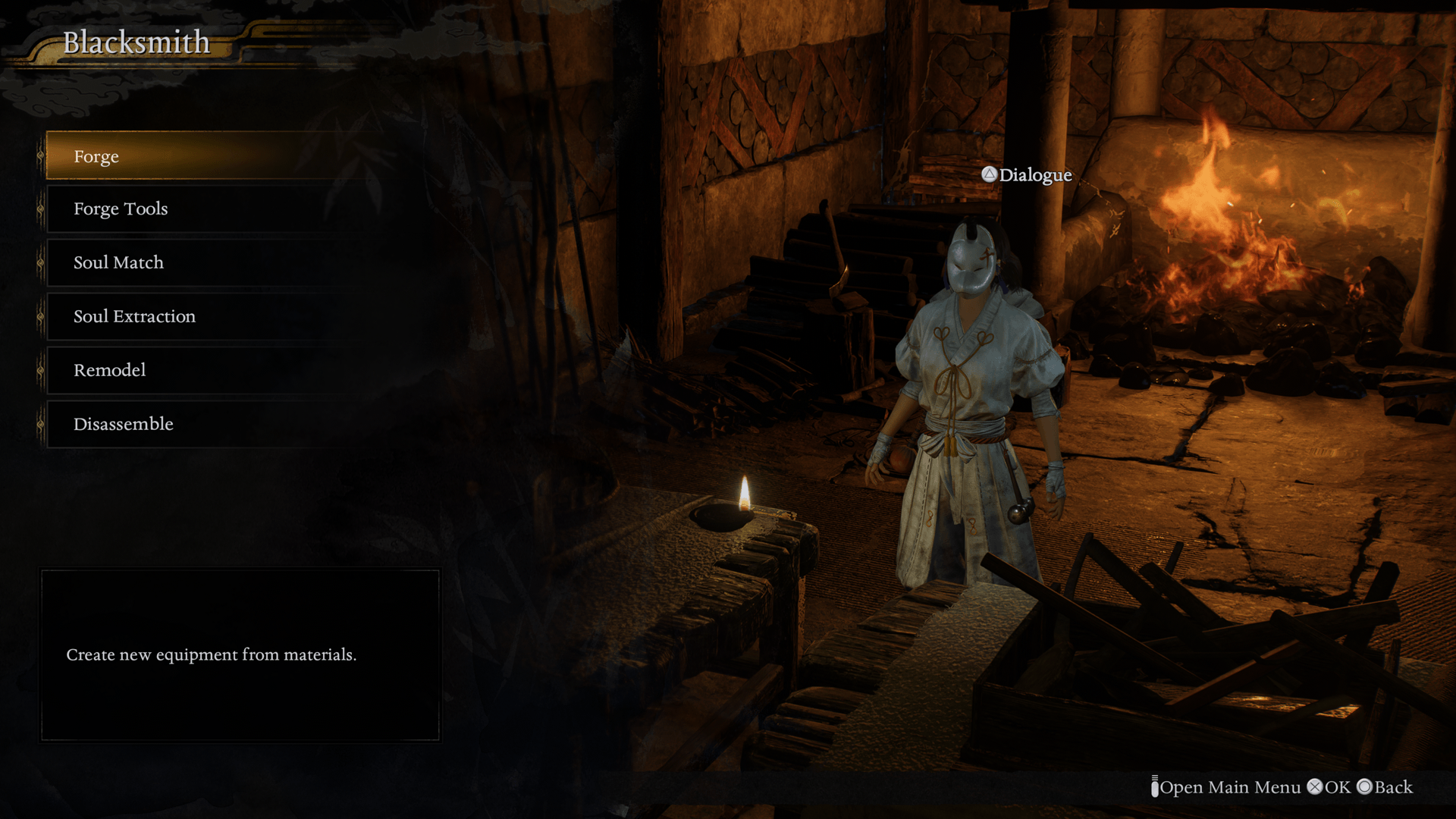Choose Disassemble in the Blacksmith menu
This screenshot has width=1456, height=819.
124,424
